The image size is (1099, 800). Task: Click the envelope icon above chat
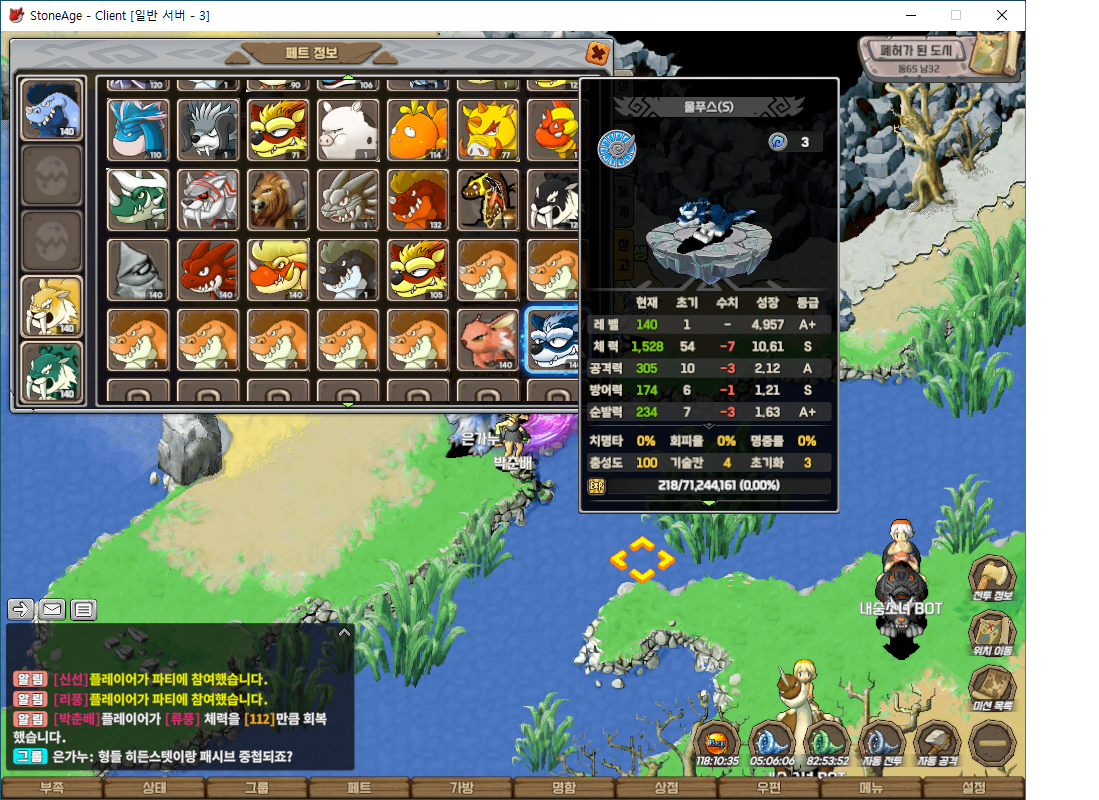[x=52, y=609]
